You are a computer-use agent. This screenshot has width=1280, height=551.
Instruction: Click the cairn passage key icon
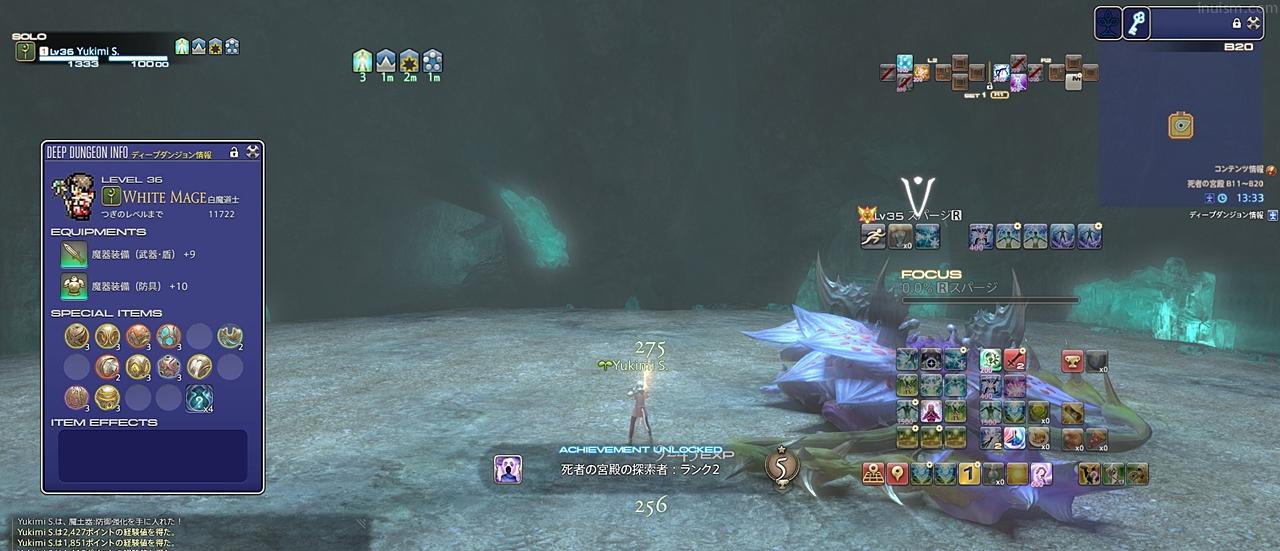pyautogui.click(x=1137, y=23)
